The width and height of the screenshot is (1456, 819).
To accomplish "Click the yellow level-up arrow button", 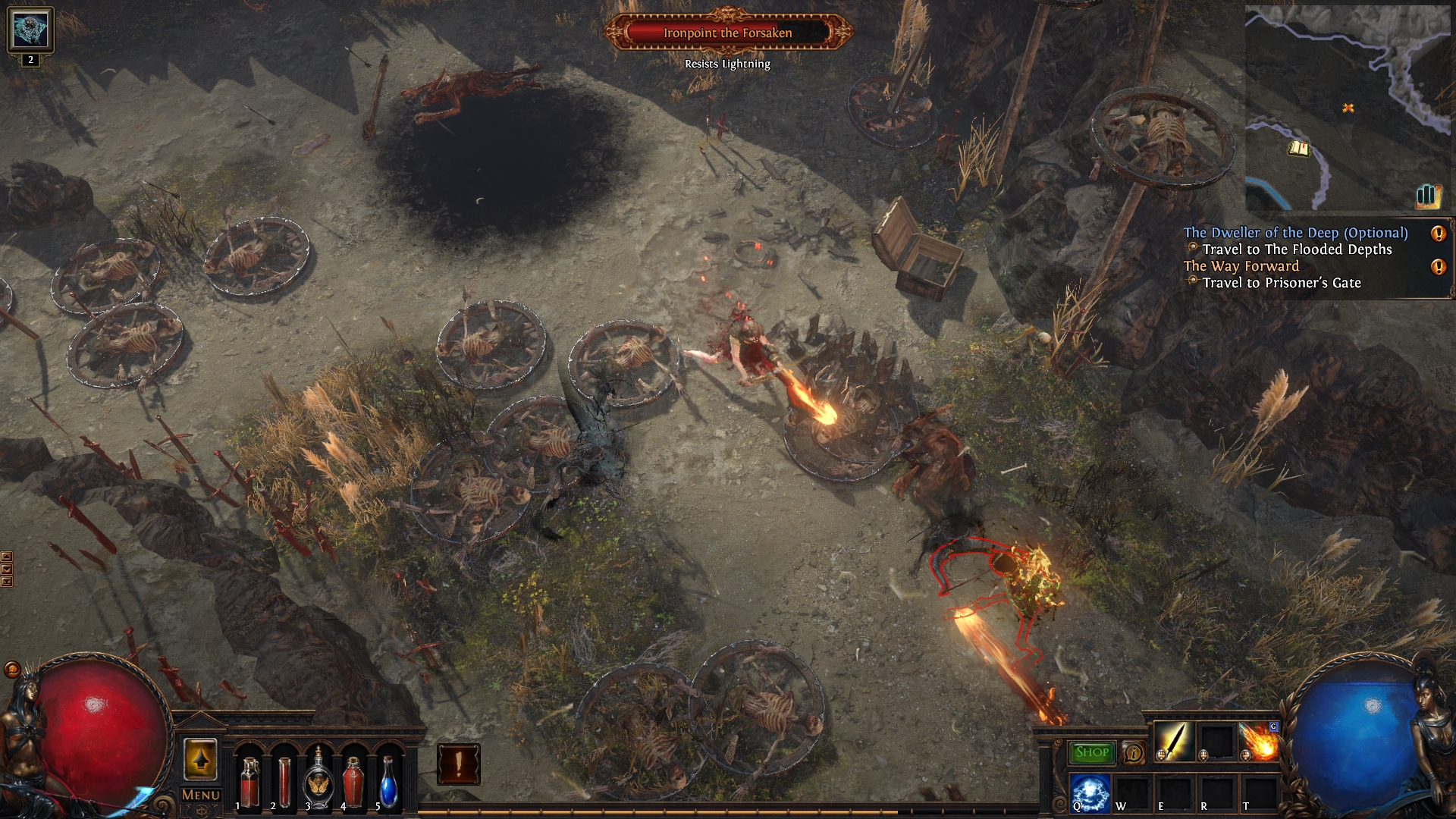I will 200,759.
